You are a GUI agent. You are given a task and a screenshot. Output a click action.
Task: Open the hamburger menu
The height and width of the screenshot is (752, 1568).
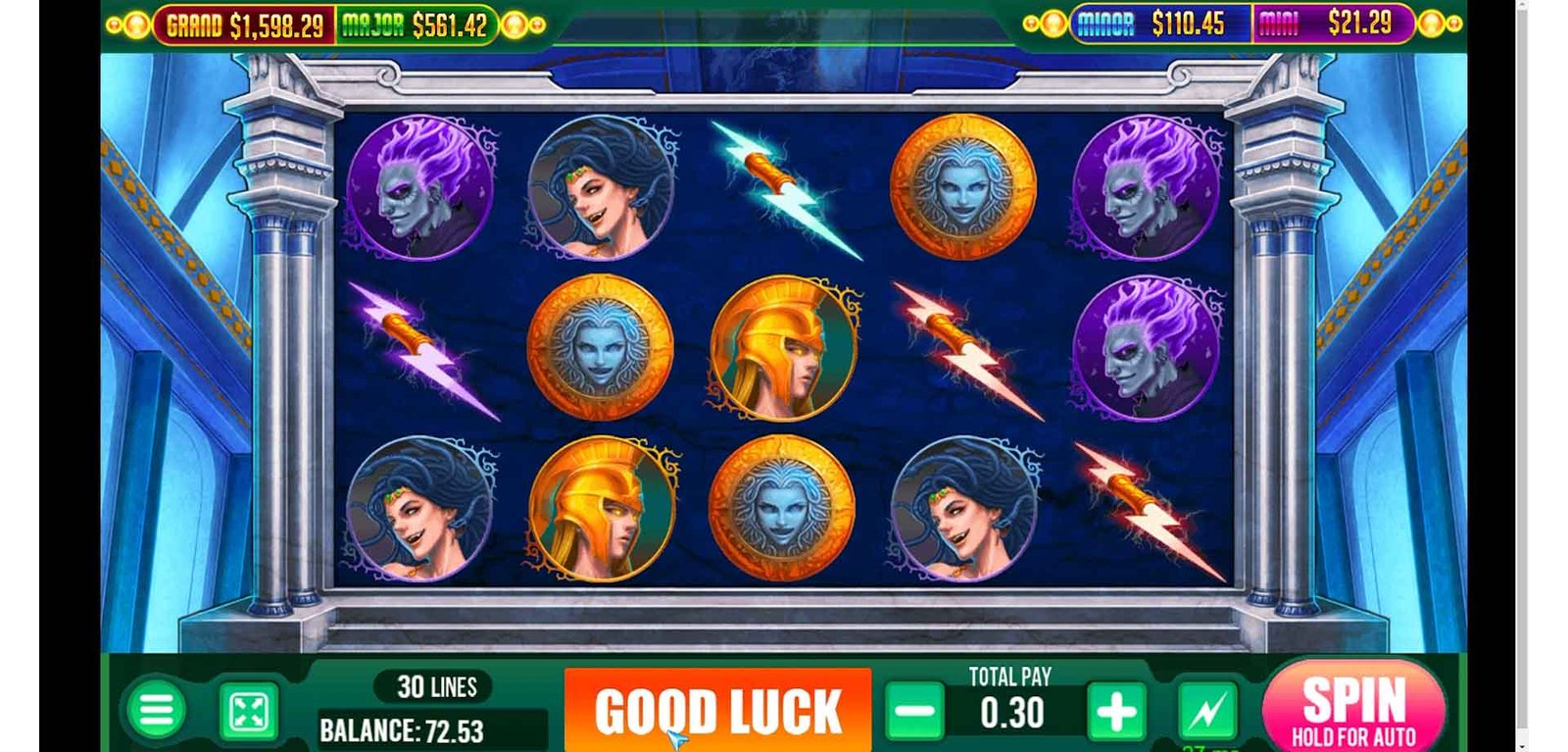pos(156,711)
